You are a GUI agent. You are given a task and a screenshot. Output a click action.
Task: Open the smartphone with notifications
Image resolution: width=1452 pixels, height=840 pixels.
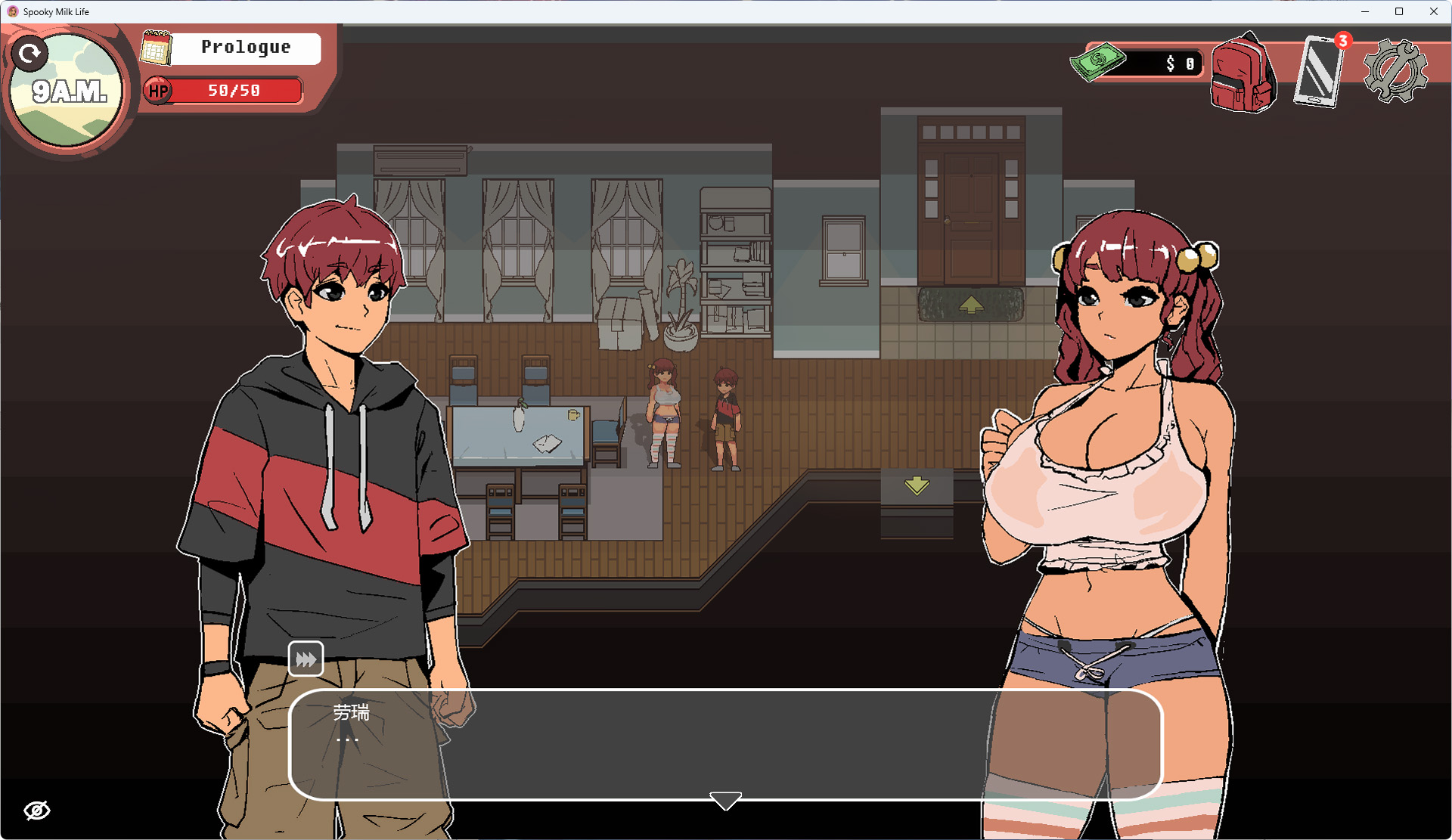[1320, 72]
